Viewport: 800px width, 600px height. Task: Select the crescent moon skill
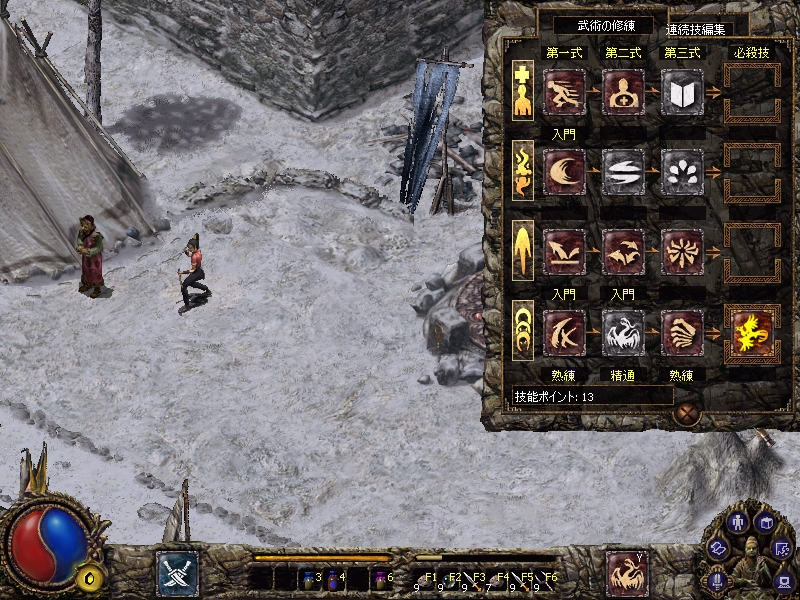click(x=564, y=172)
